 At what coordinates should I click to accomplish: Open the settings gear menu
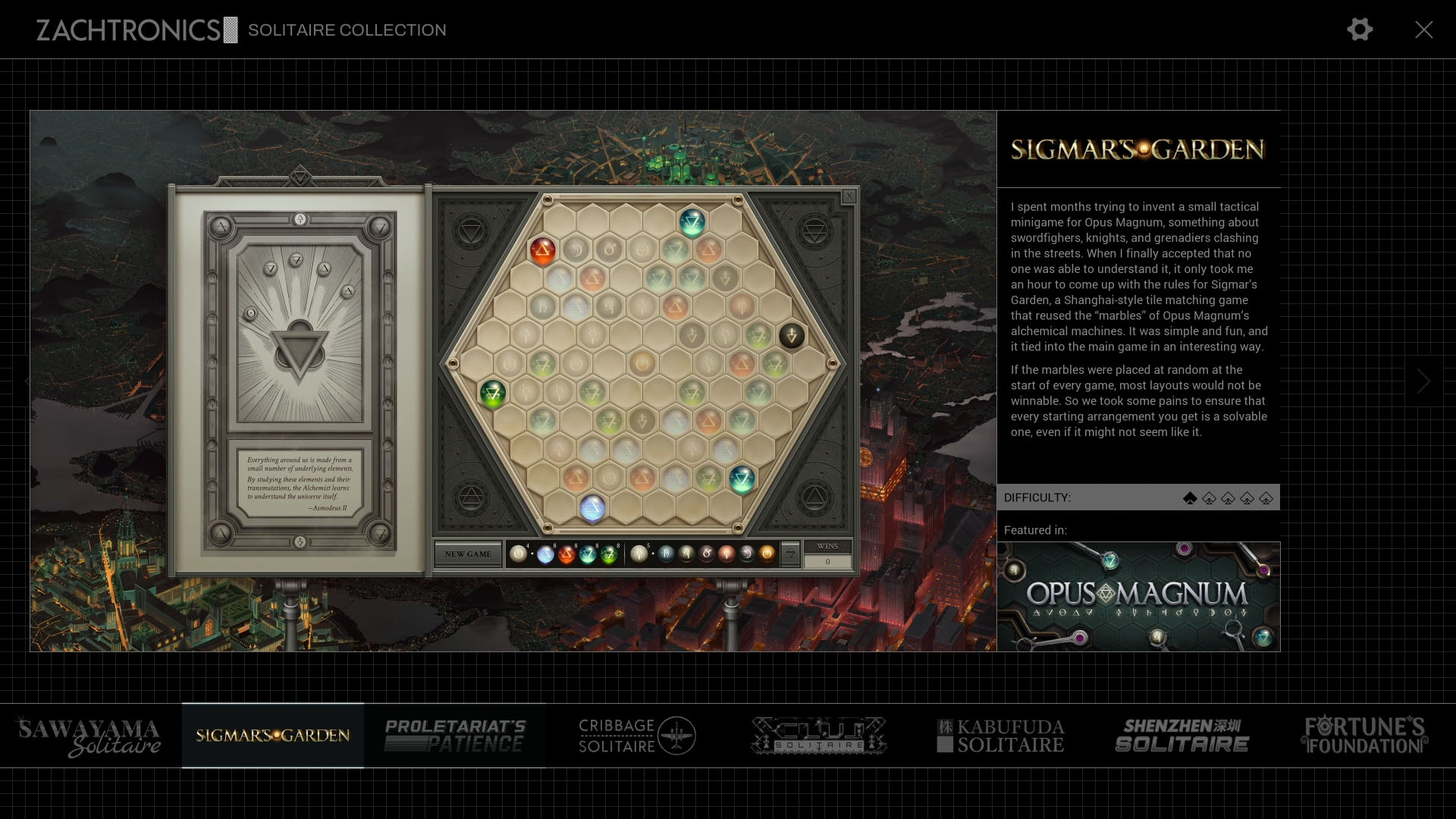1359,30
